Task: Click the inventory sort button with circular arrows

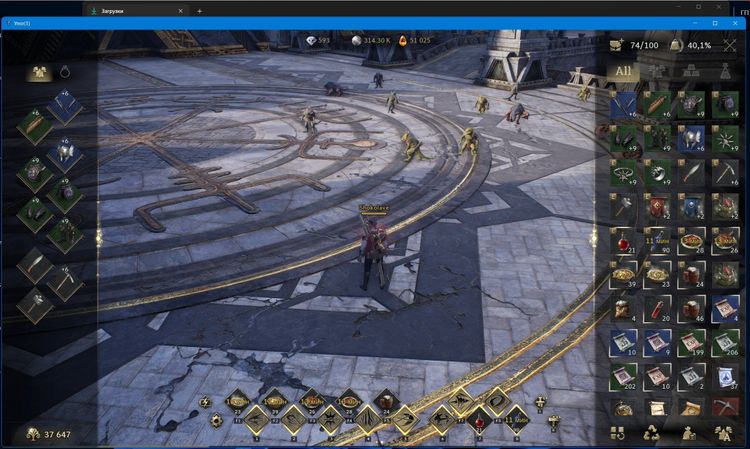Action: click(619, 434)
